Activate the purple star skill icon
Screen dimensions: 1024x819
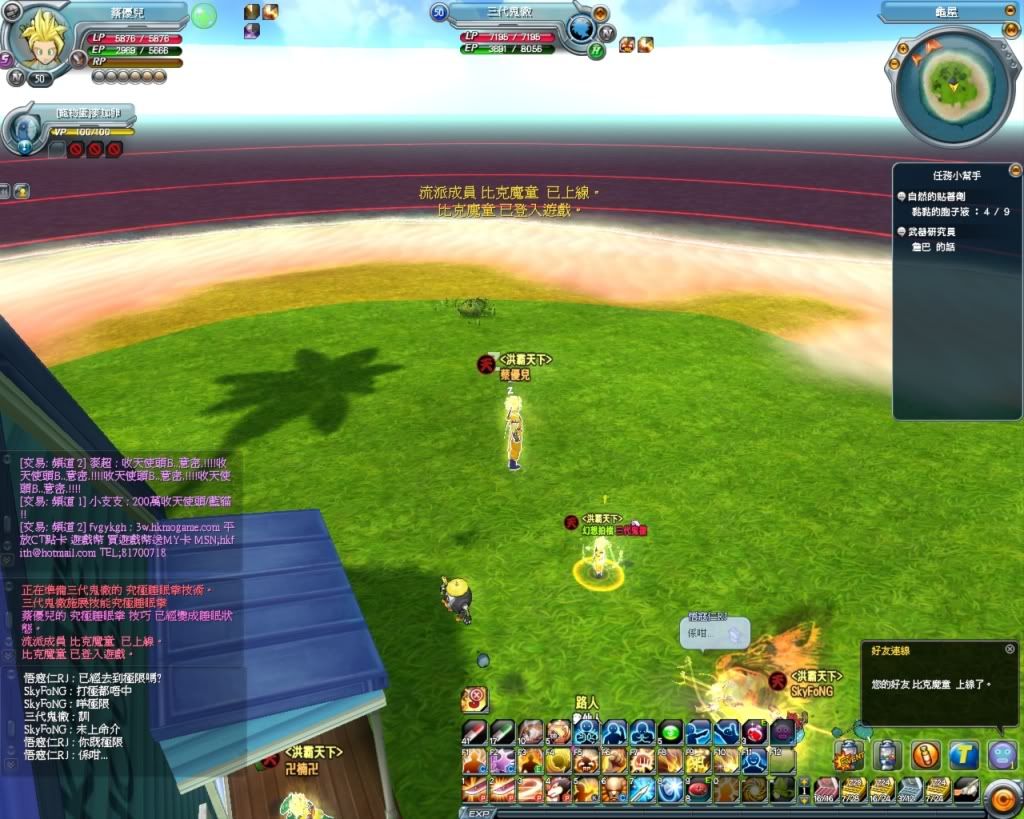(x=501, y=760)
